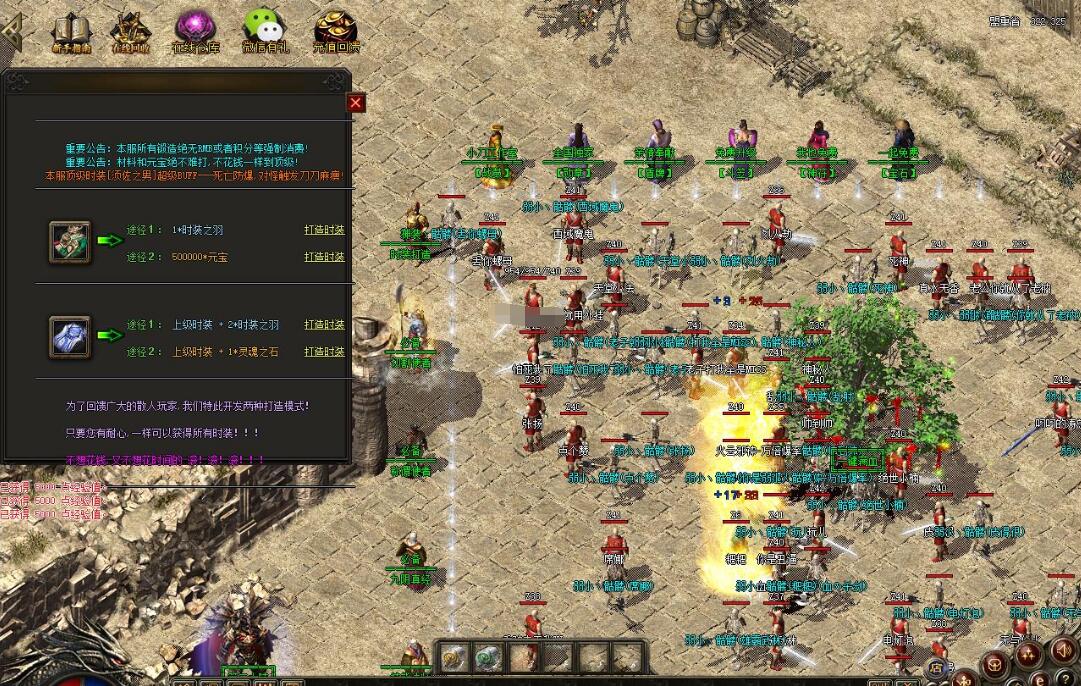Click 打造时装 for 2*时装之羽 upgrade route
Viewport: 1081px width, 686px height.
324,325
